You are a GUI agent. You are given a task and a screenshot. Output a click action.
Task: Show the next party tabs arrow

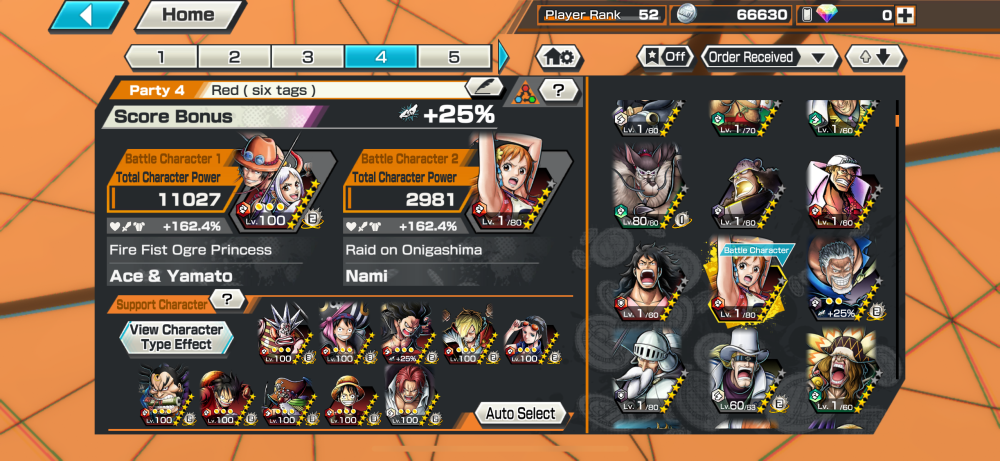(503, 57)
